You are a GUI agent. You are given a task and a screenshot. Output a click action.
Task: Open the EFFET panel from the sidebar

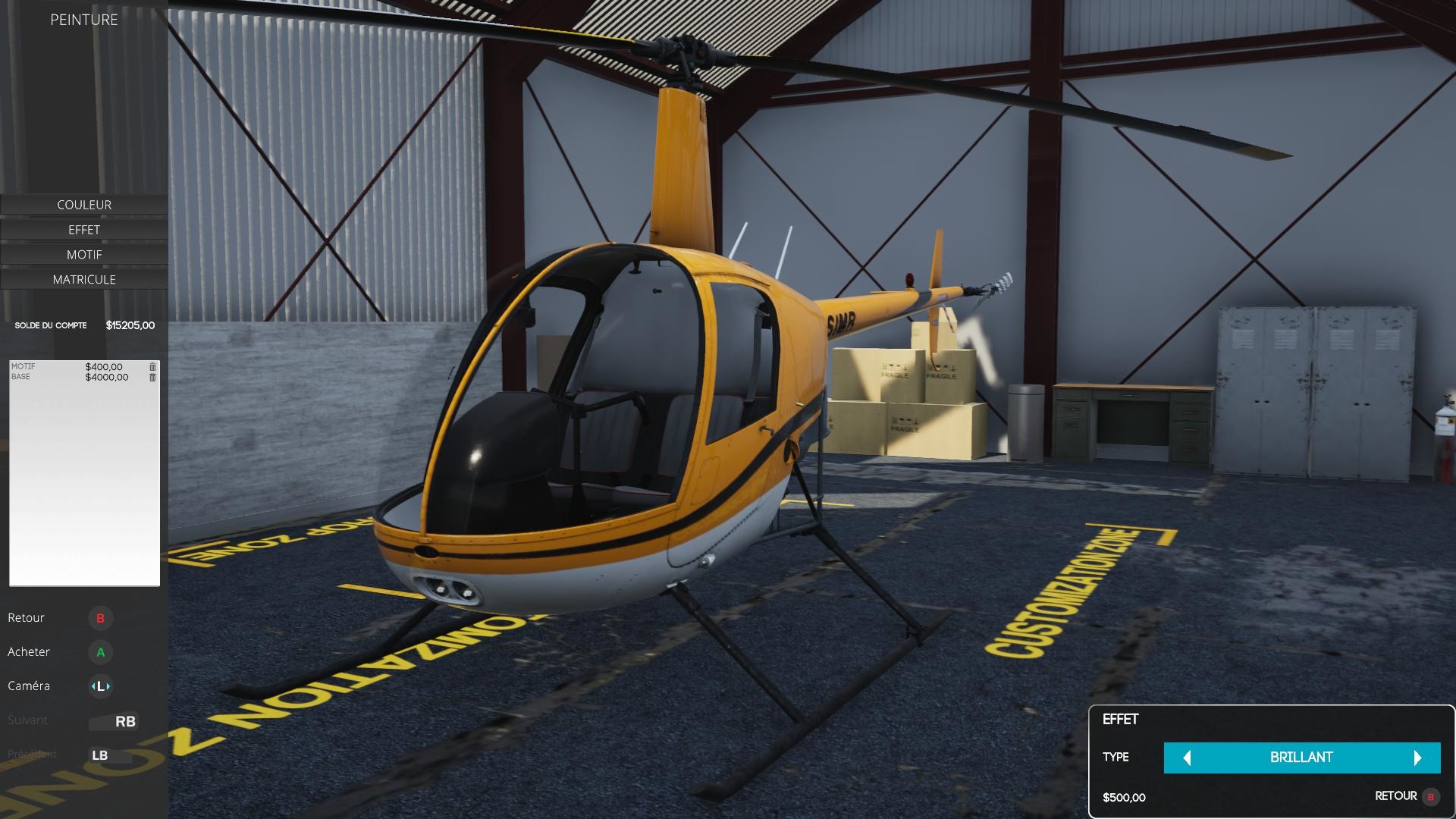point(83,229)
